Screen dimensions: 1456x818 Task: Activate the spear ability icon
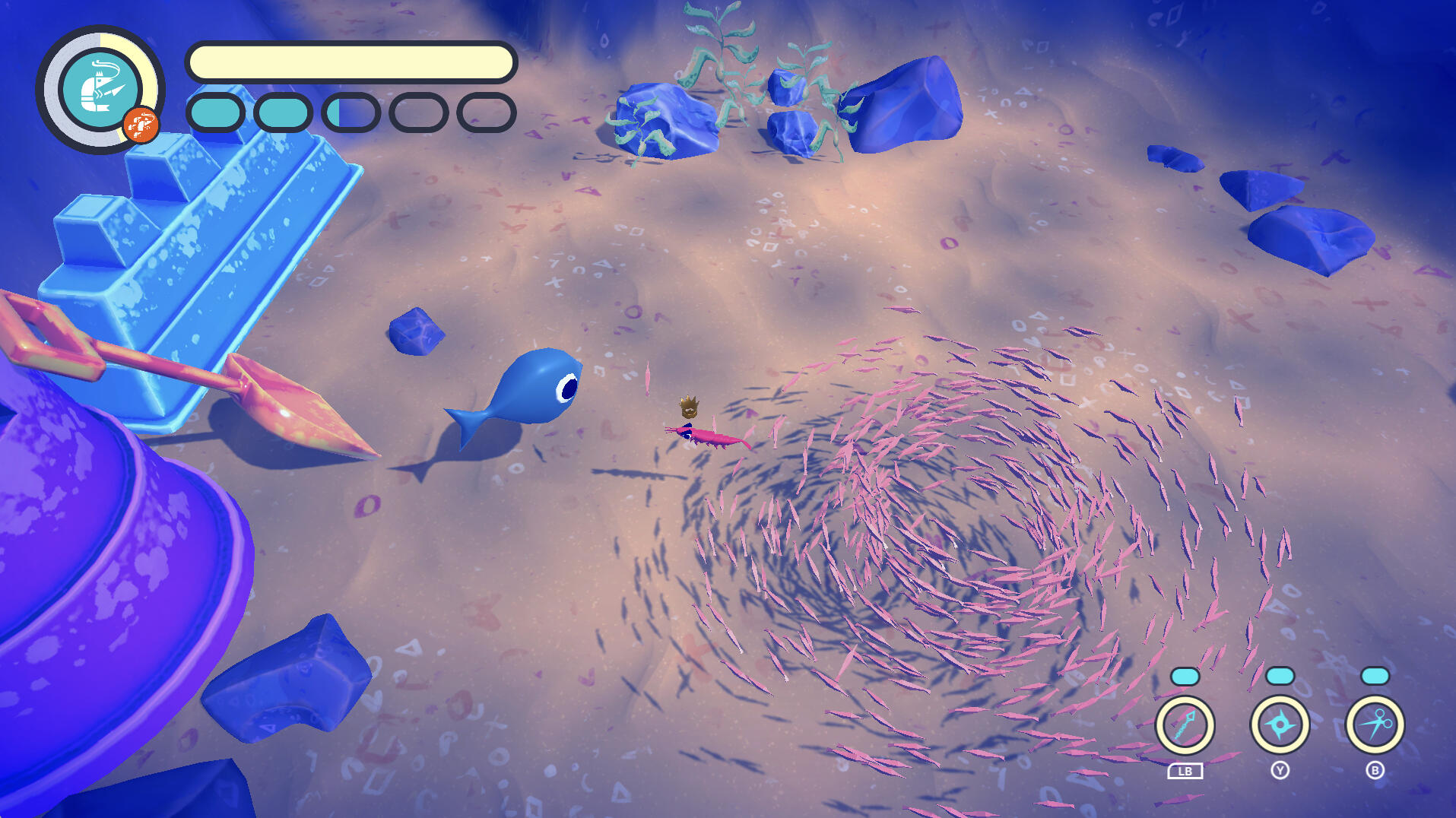1185,724
